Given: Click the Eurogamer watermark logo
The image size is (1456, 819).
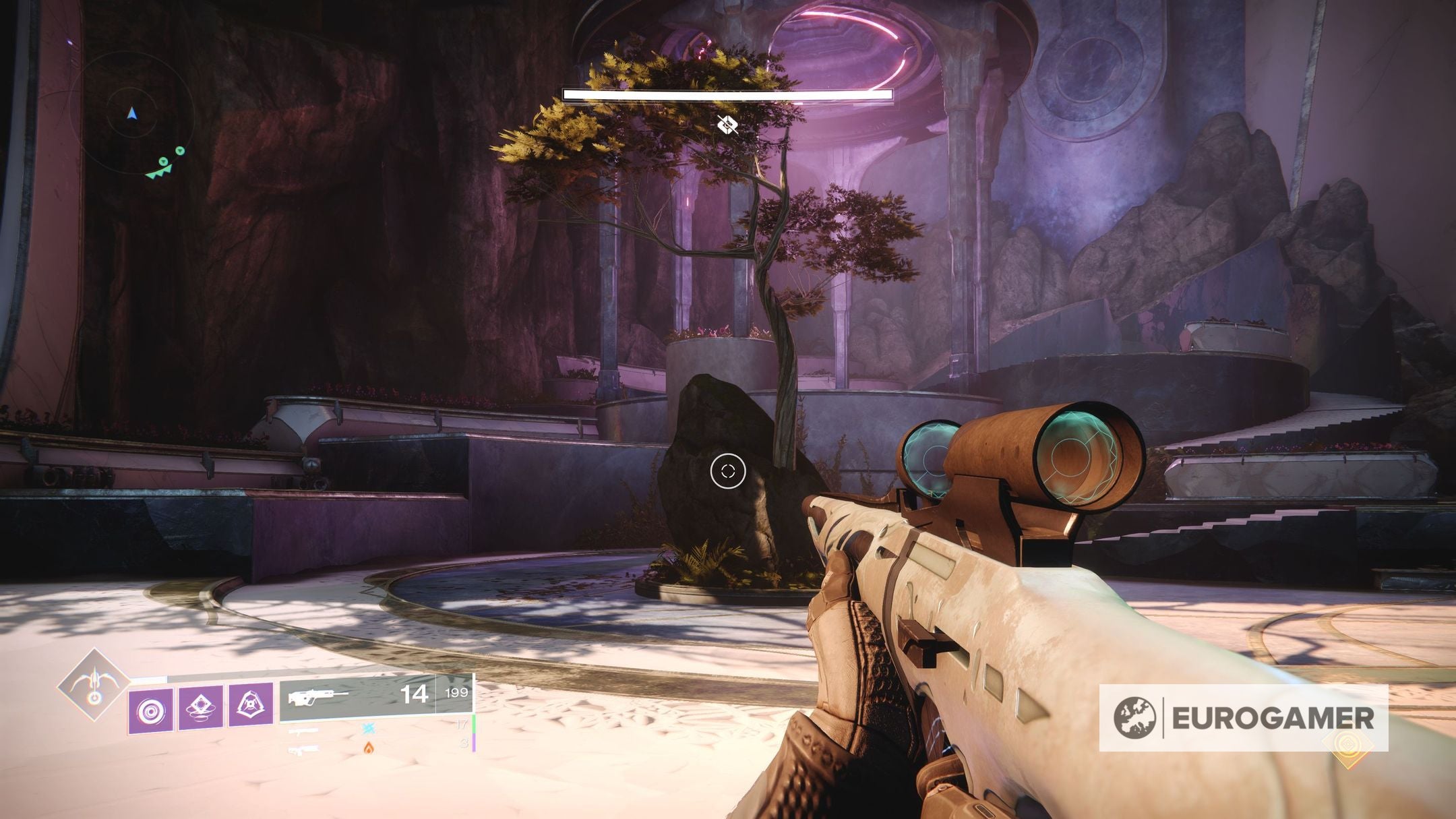Looking at the screenshot, I should click(1243, 717).
